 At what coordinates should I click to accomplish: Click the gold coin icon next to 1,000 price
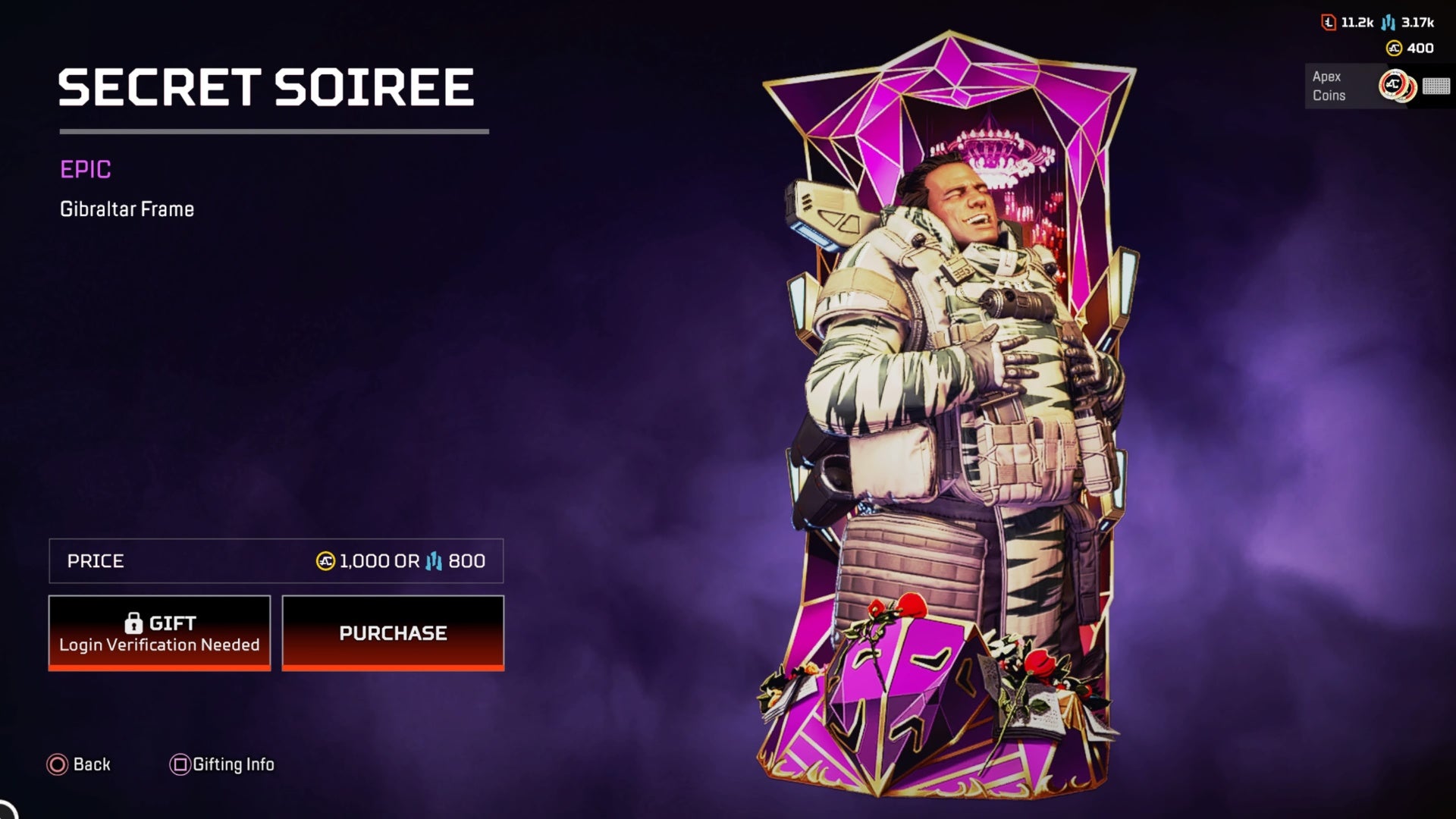[x=325, y=561]
